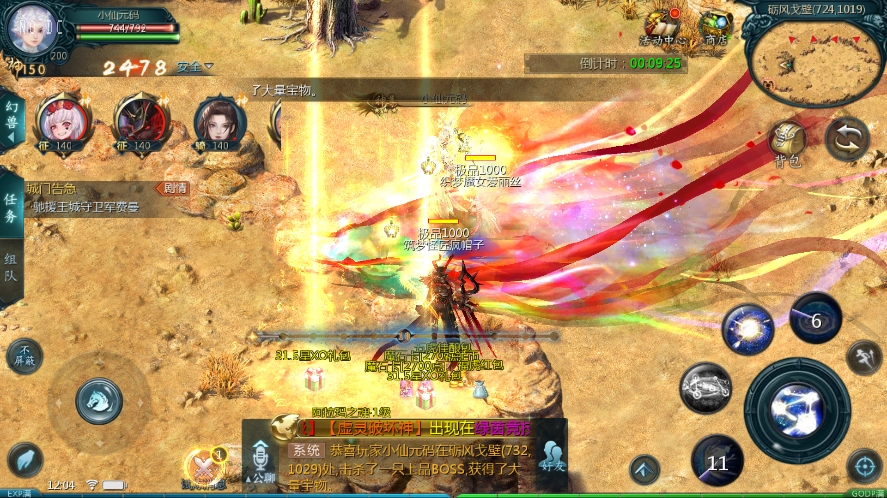Activate the skill with cooldown 11
The image size is (887, 498).
(x=717, y=461)
